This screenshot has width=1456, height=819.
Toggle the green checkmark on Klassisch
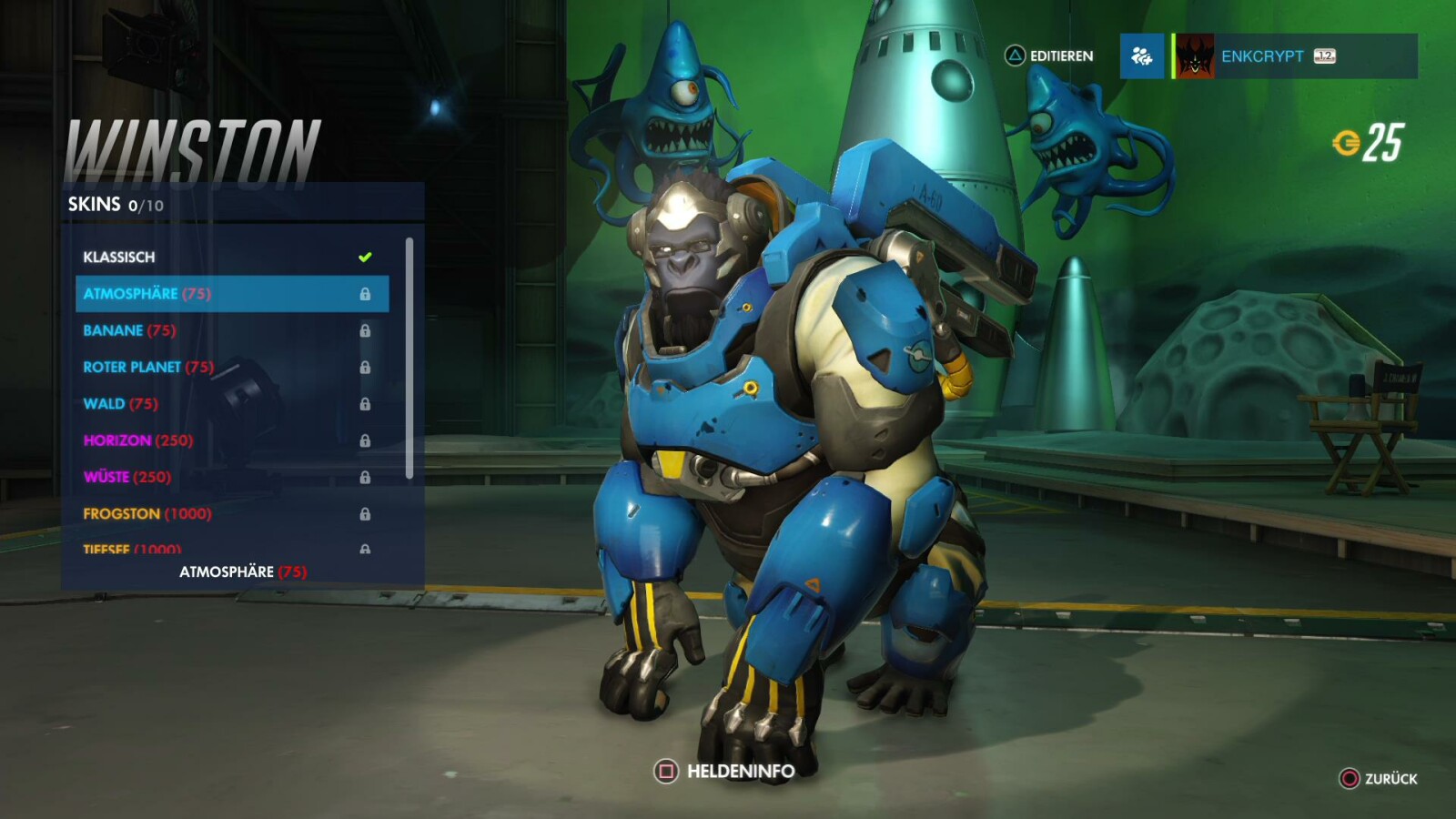click(x=366, y=257)
